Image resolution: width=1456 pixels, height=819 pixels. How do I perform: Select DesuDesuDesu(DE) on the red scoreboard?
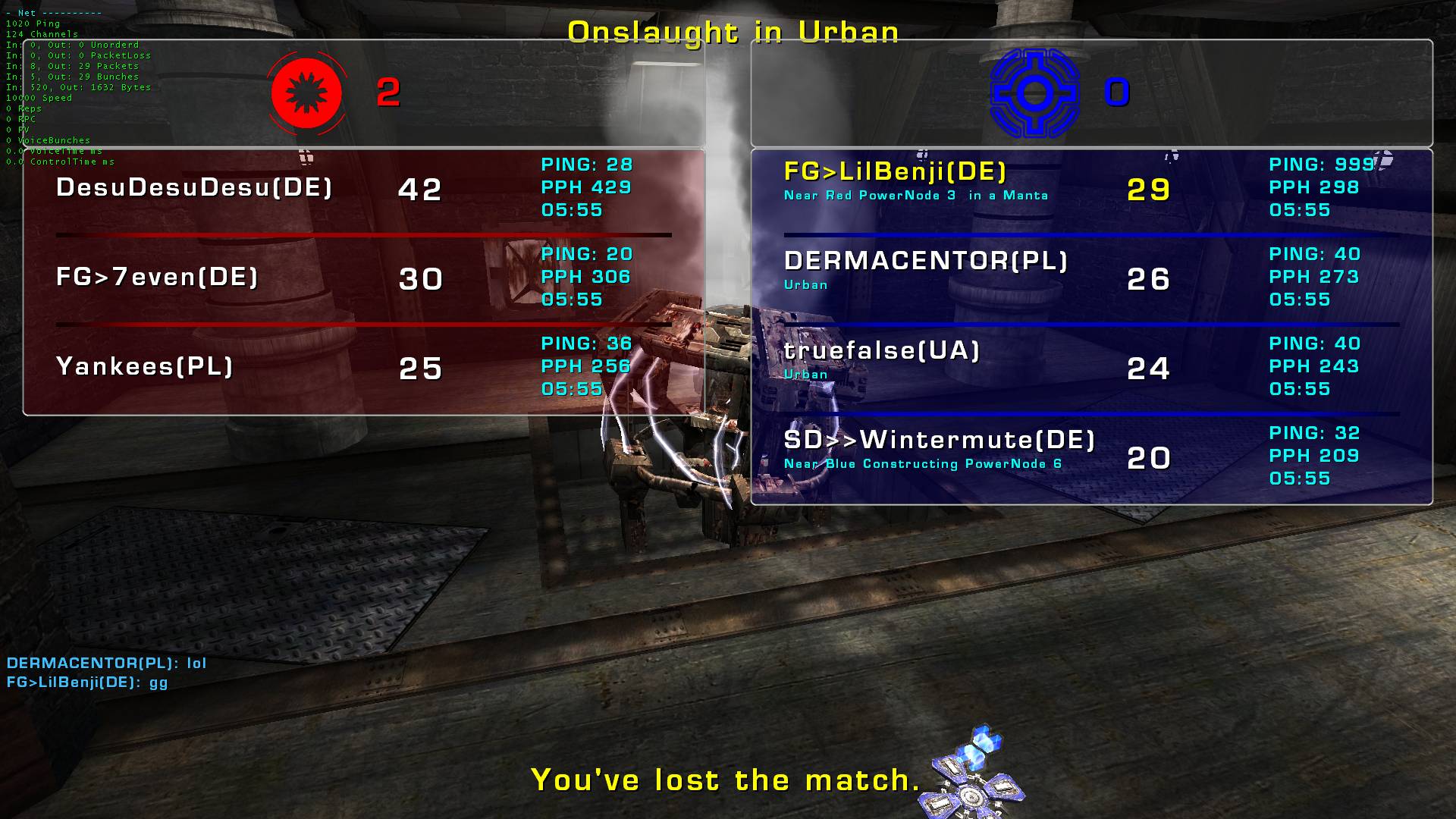click(194, 188)
